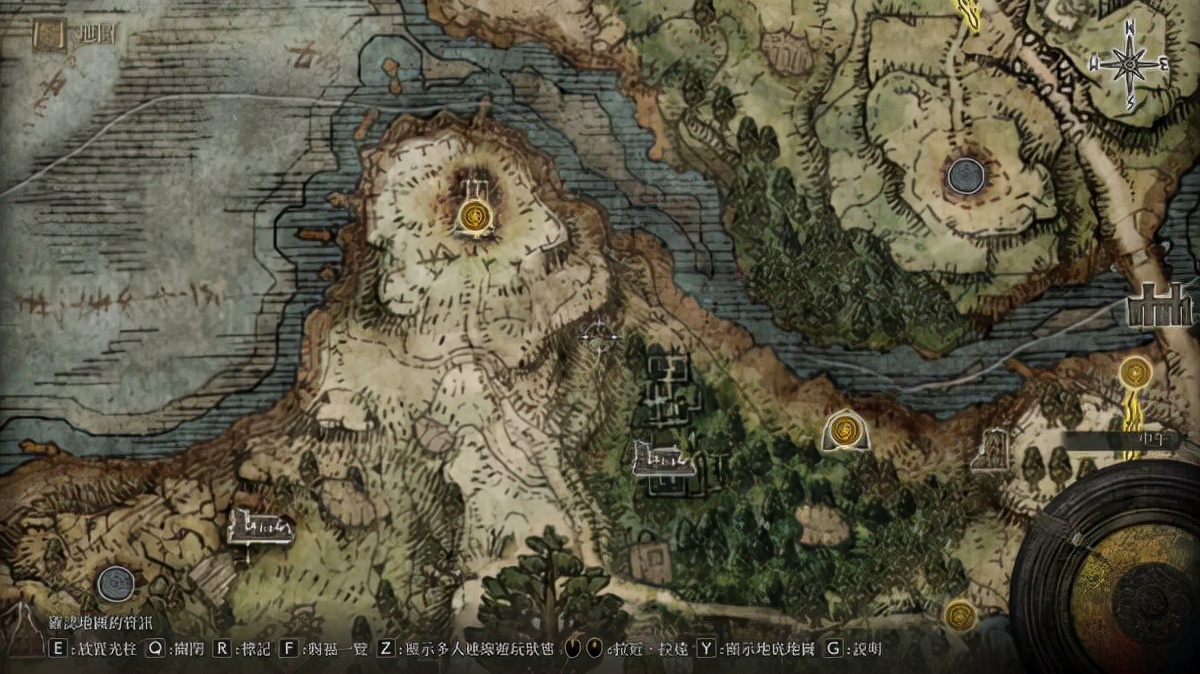Select the white ruins landmark on the southwest grassland

(258, 525)
